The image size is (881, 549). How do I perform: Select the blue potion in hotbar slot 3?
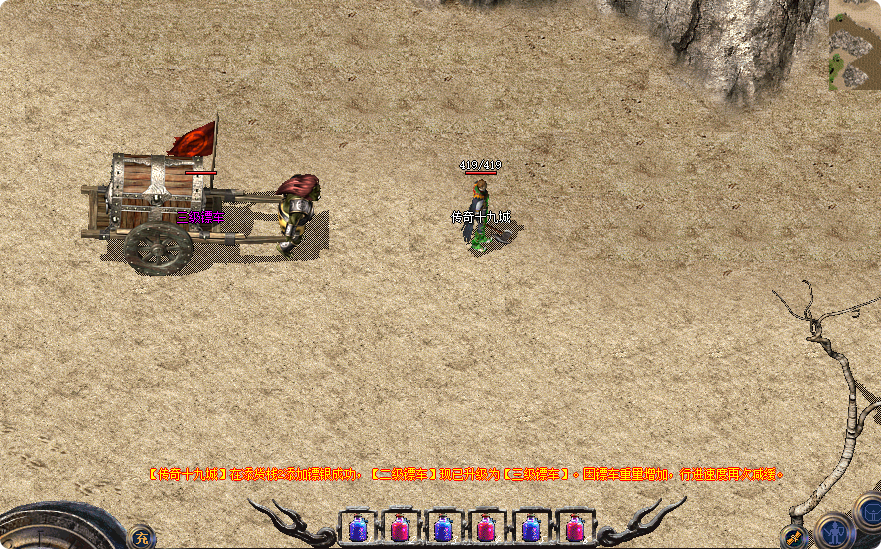tap(443, 527)
